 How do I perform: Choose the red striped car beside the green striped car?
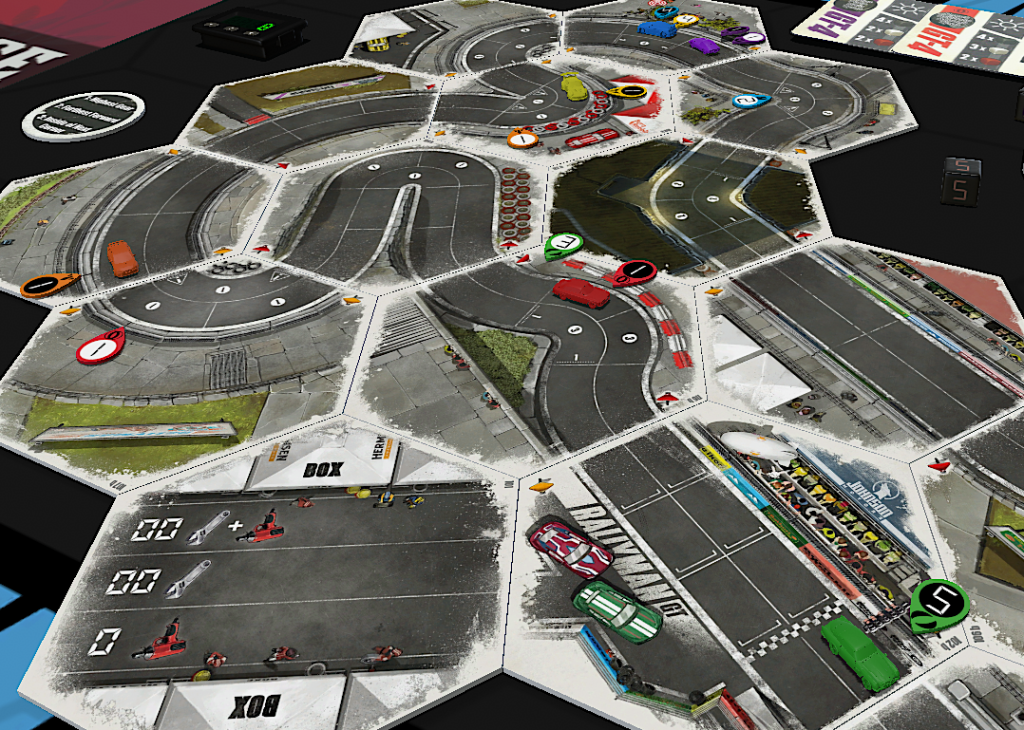(570, 548)
